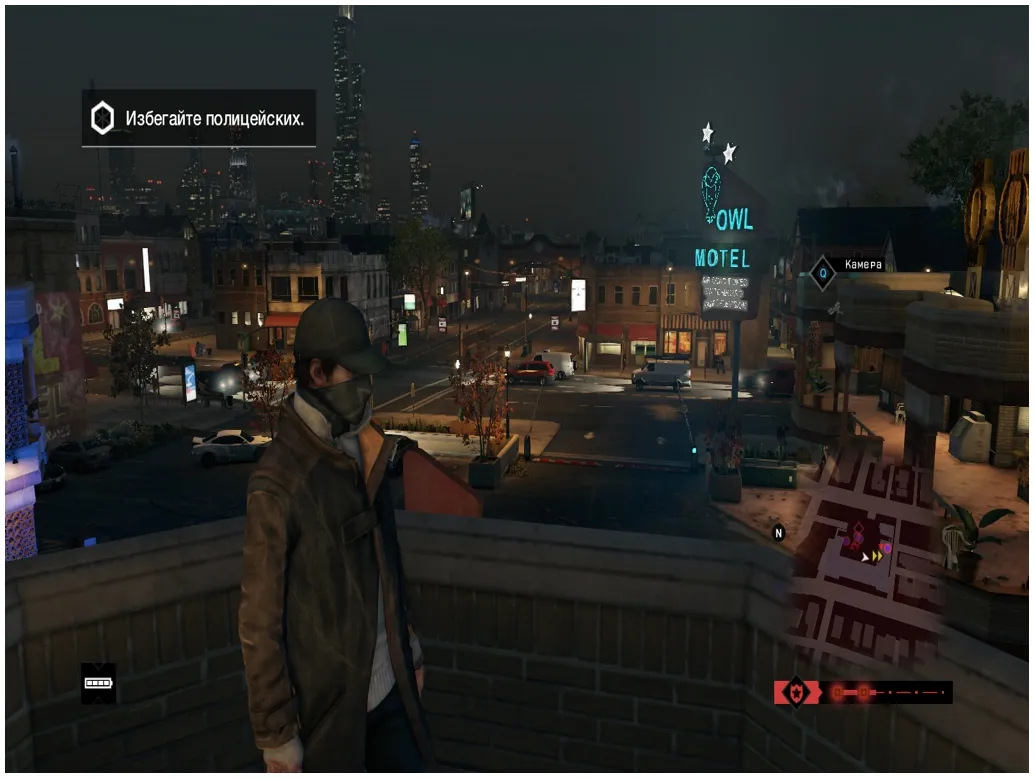The image size is (1034, 778).
Task: Click the north compass marker on minimap
Action: [x=779, y=533]
